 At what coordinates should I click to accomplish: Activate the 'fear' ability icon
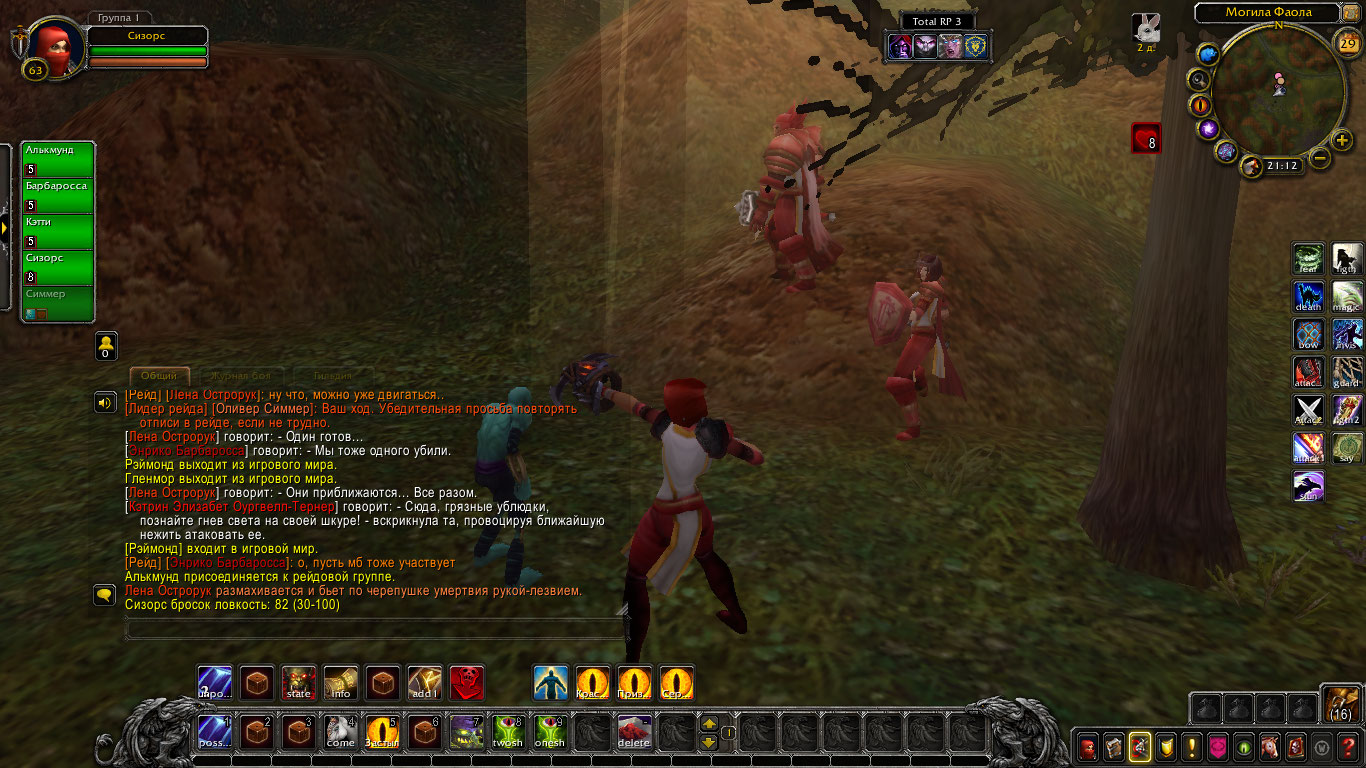tap(1309, 260)
